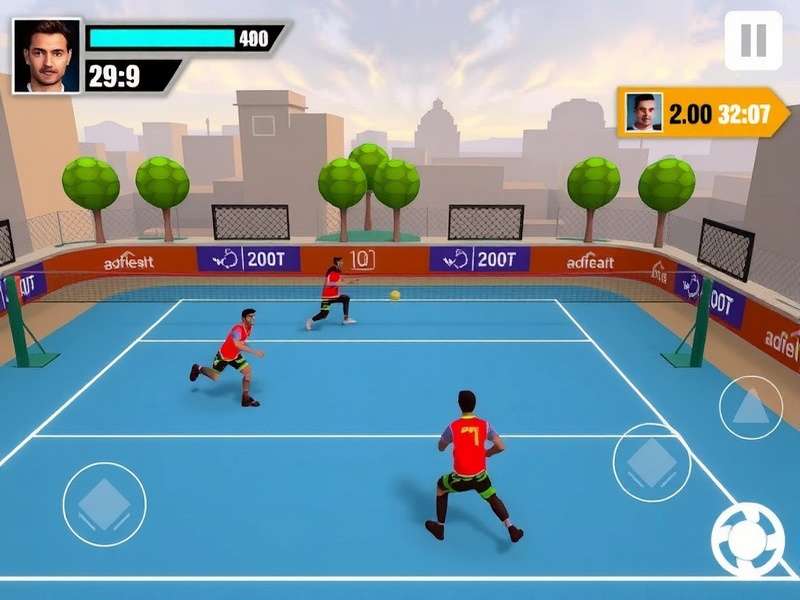Tap the right diamond action button
The image size is (800, 600).
[652, 462]
